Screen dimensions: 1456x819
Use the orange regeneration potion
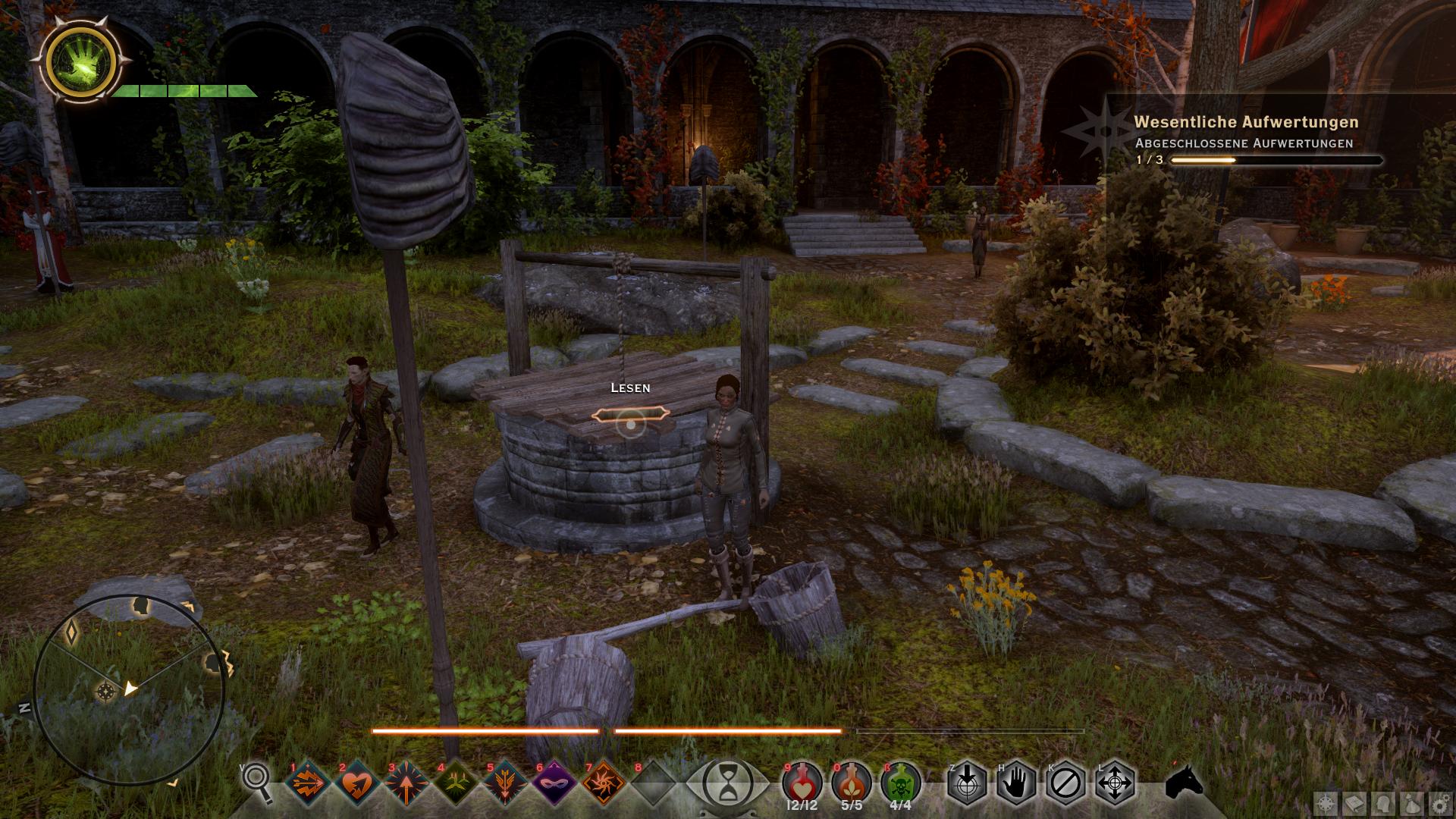[852, 781]
